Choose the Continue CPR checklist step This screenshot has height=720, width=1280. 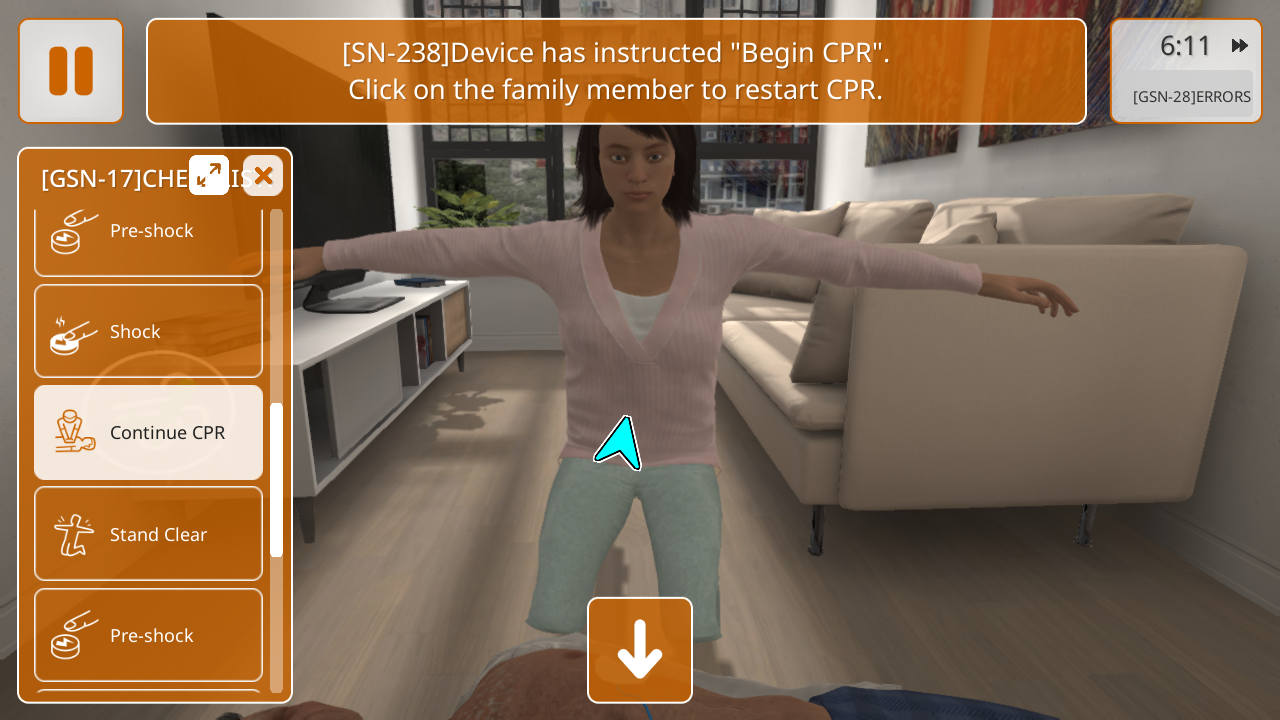pyautogui.click(x=149, y=433)
